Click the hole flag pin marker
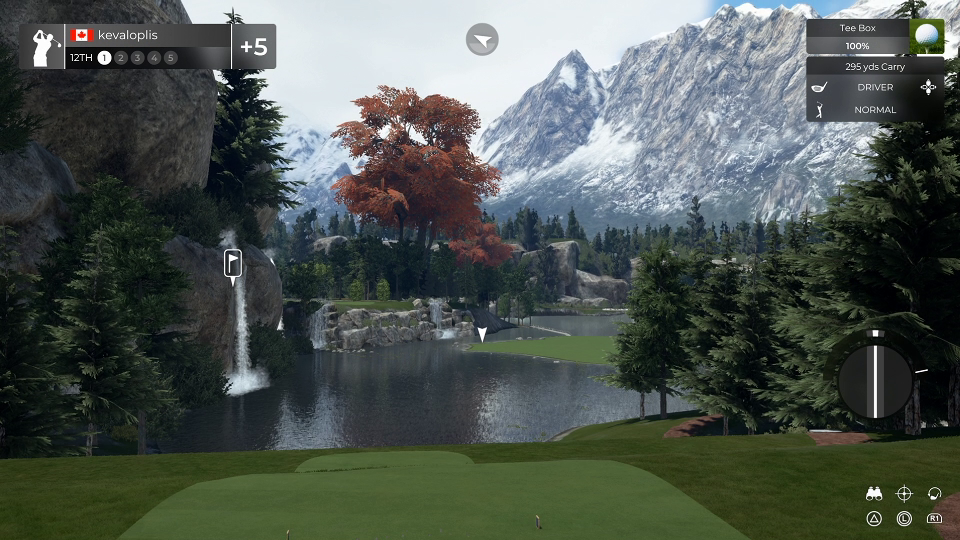The image size is (960, 540). 233,264
